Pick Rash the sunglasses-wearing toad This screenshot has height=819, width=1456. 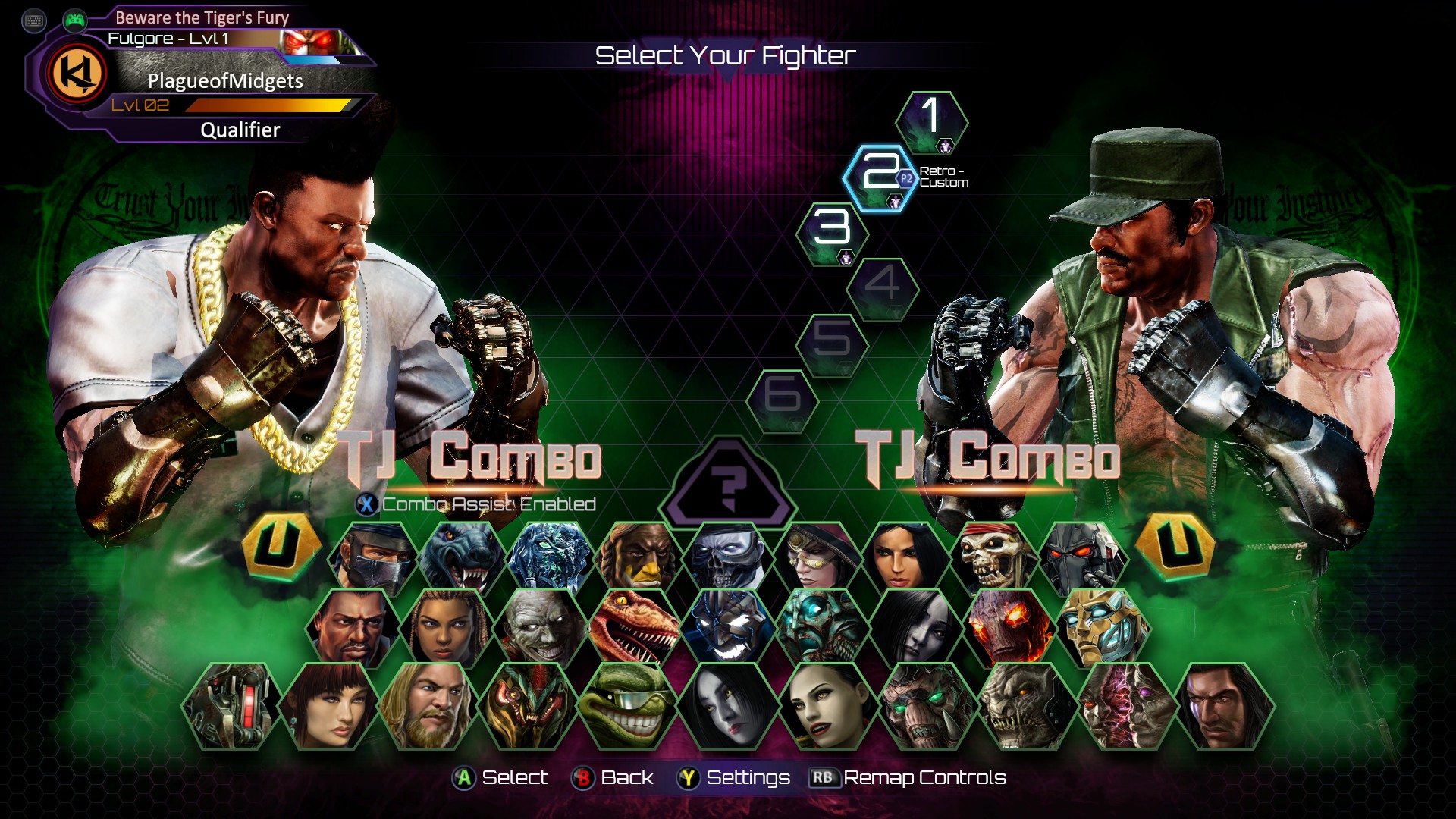(625, 707)
